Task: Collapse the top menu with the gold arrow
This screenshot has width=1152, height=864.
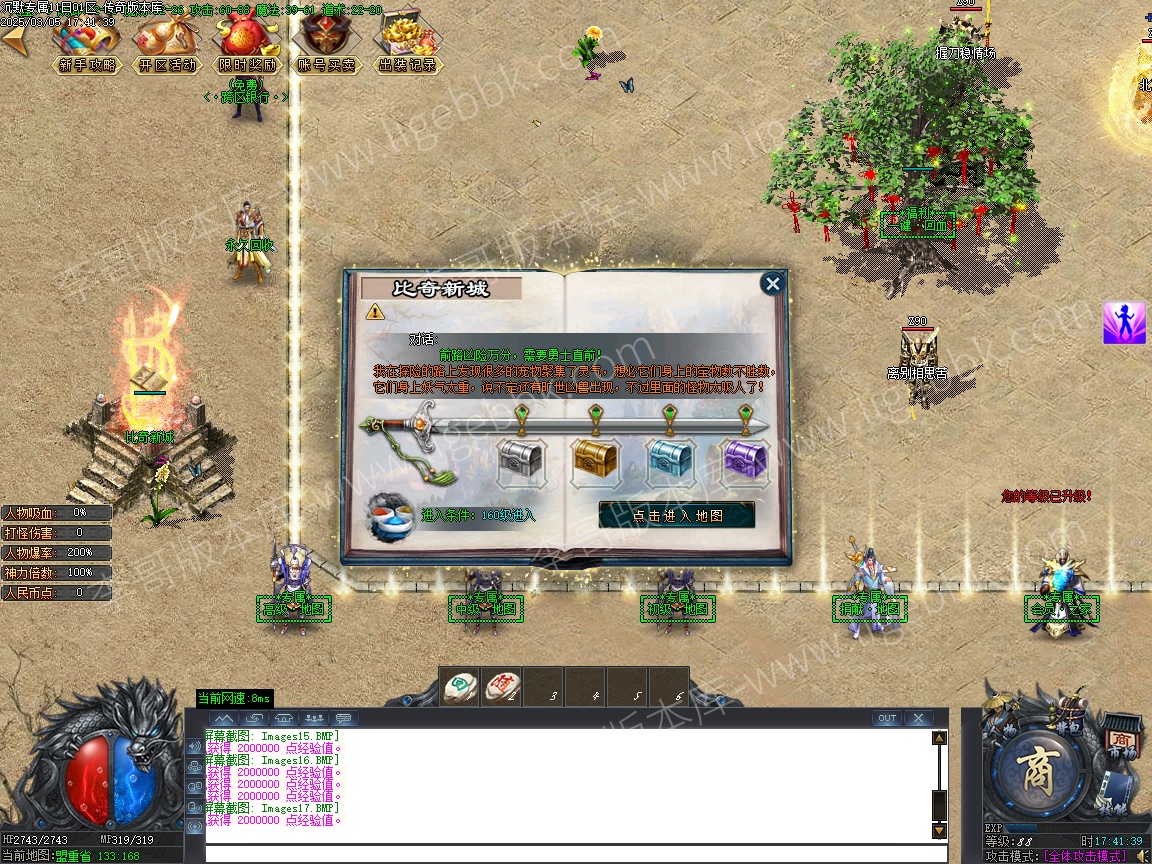Action: point(14,40)
